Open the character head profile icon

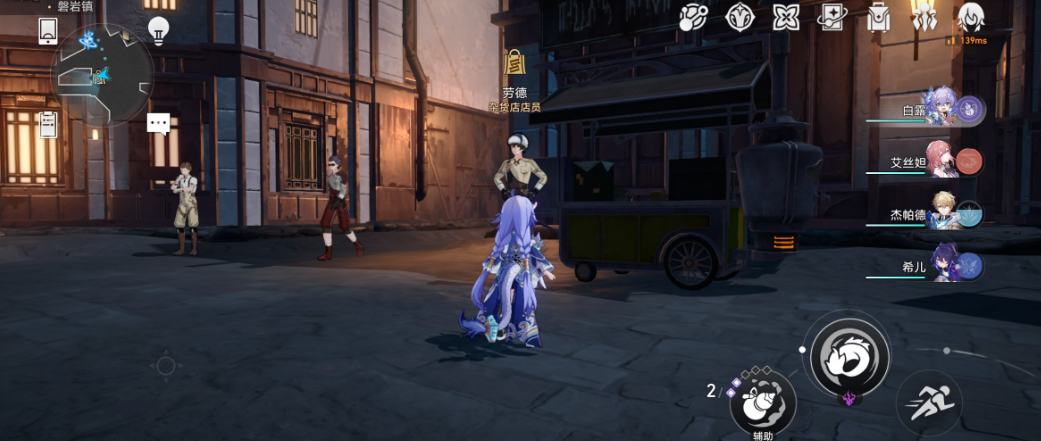tap(969, 17)
